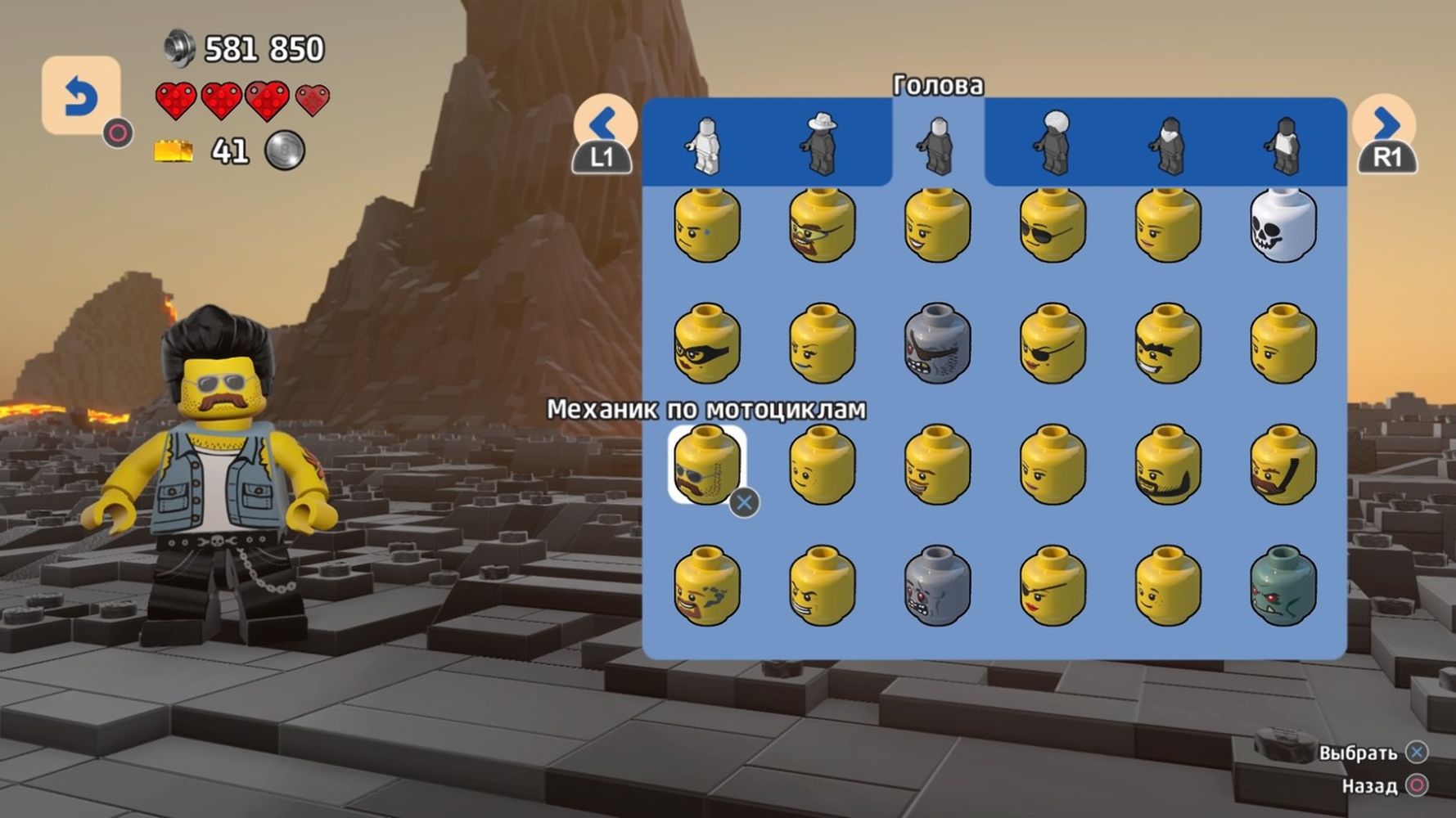This screenshot has height=818, width=1456.
Task: Choose the head with green camouflage paint
Action: click(707, 586)
